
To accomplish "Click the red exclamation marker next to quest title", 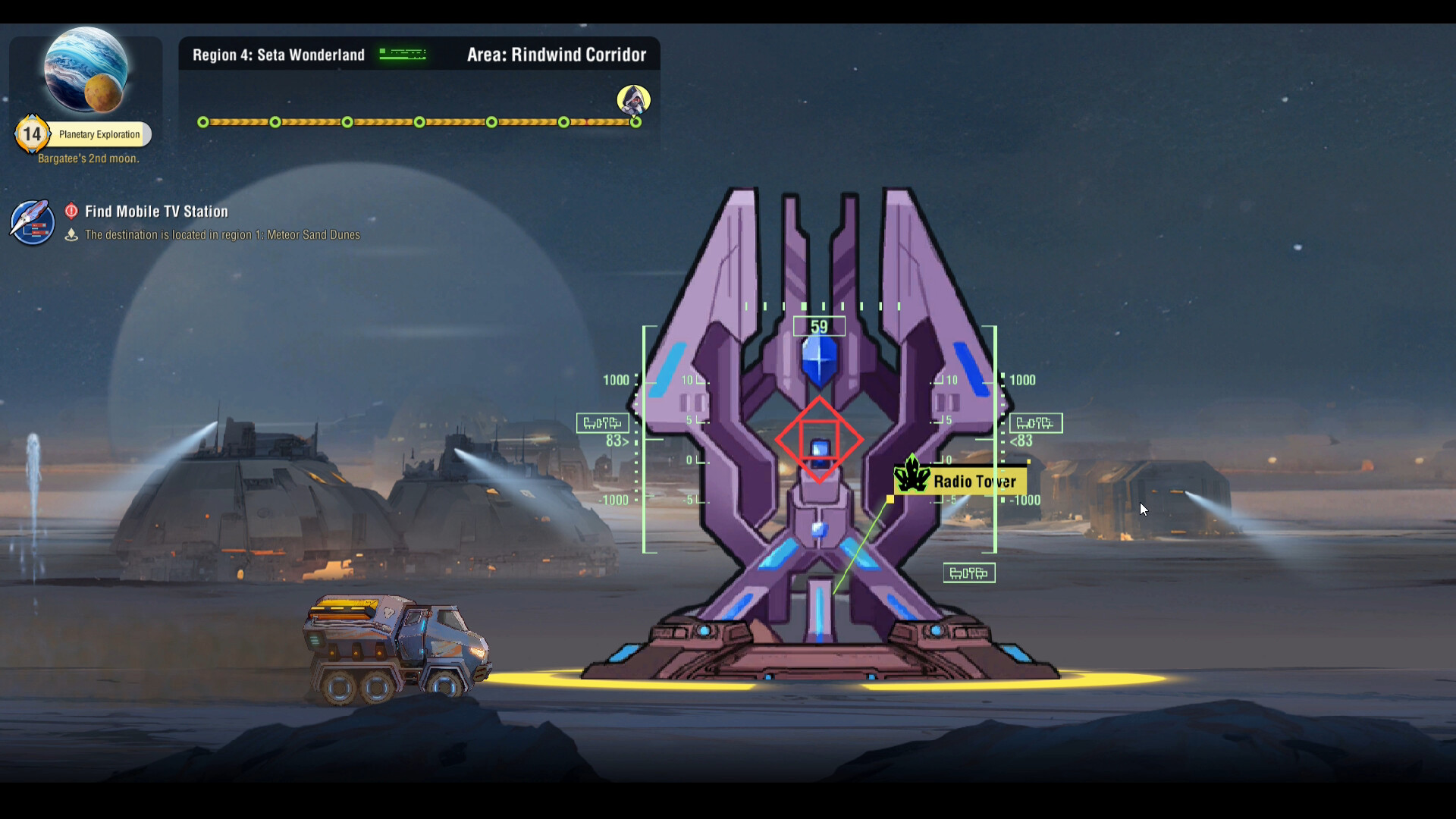I will (x=72, y=212).
